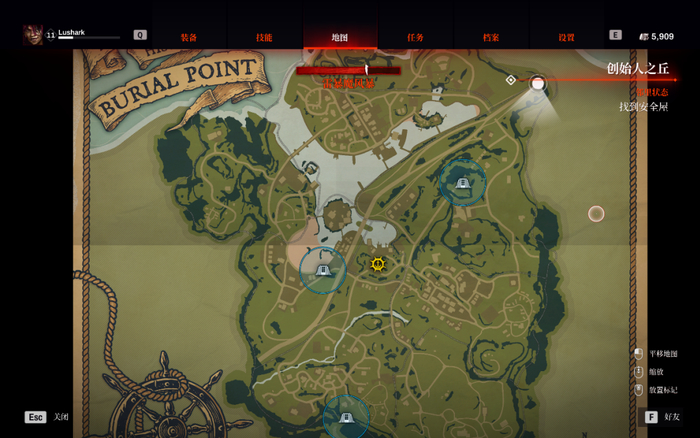Image resolution: width=700 pixels, height=438 pixels.
Task: Switch to the 设置 (Settings) tab
Action: (567, 37)
